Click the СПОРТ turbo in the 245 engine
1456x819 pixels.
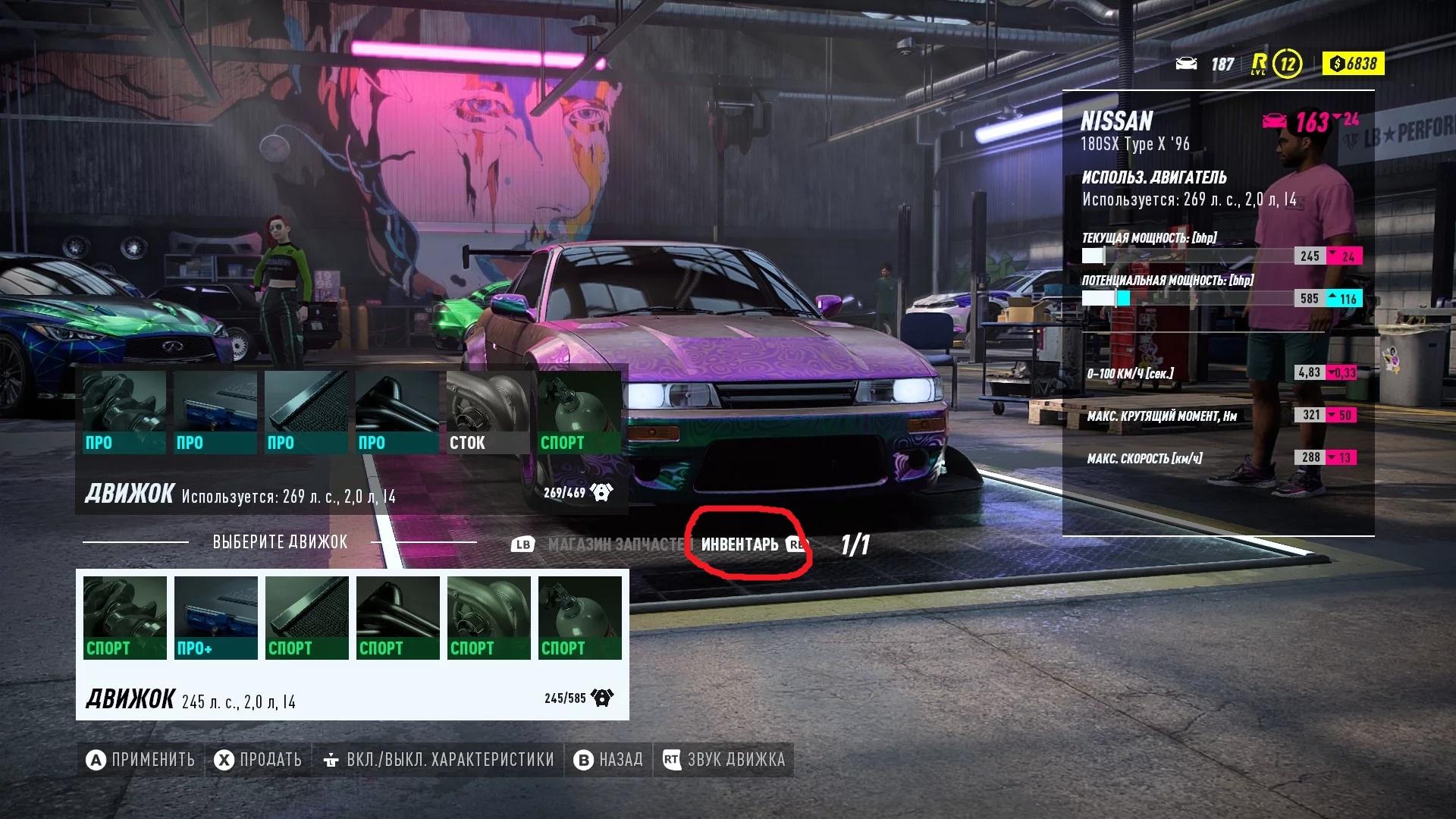pos(489,617)
